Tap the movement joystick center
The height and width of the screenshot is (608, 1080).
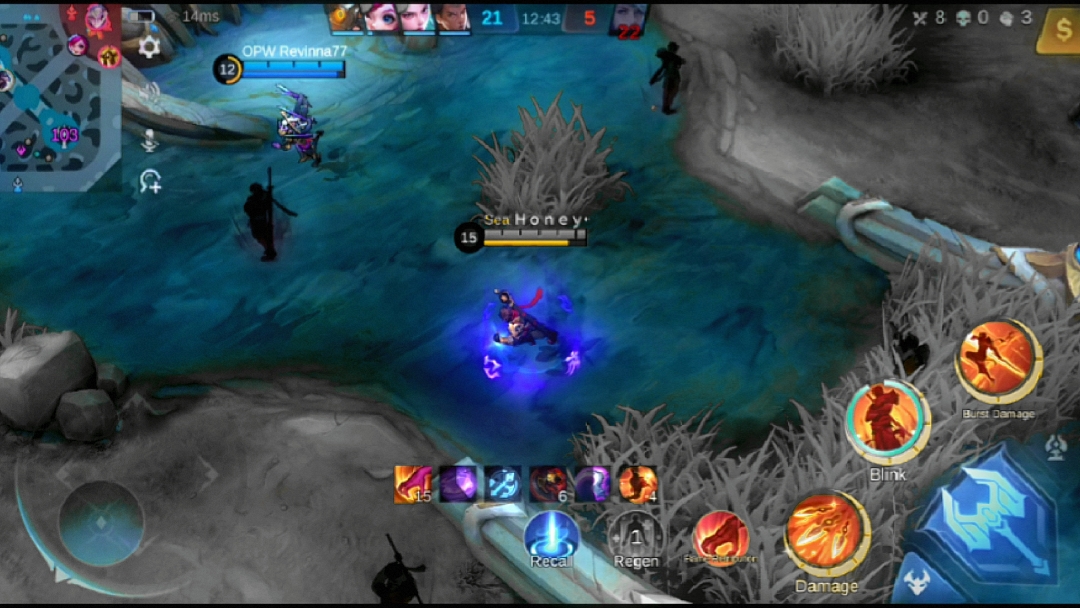tap(101, 523)
